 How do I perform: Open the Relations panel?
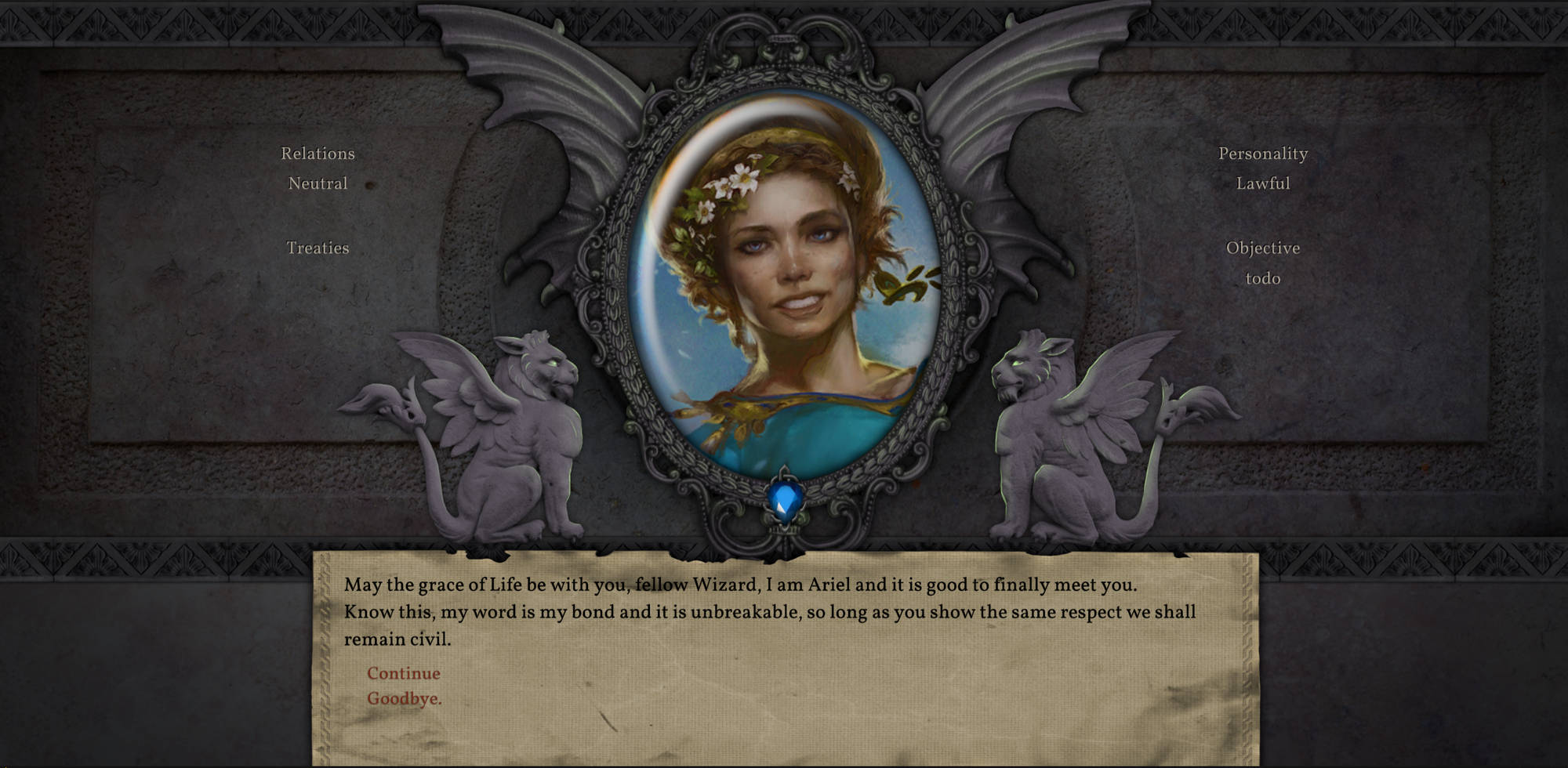(318, 154)
